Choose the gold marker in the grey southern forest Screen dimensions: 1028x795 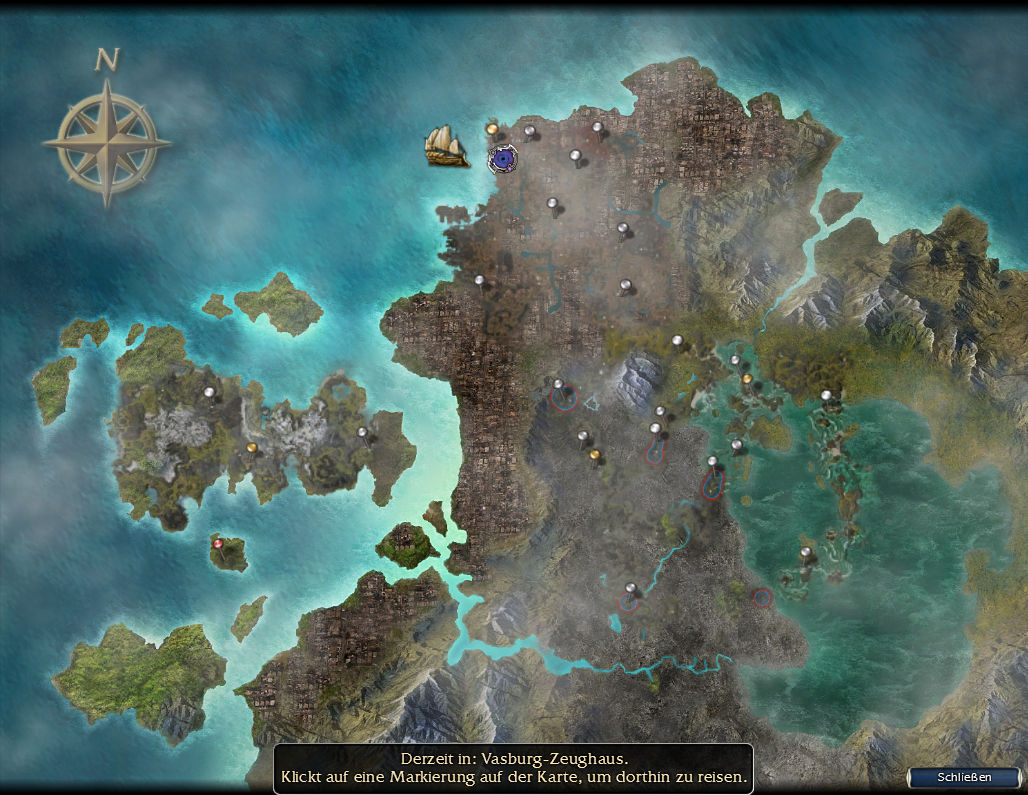[x=595, y=456]
